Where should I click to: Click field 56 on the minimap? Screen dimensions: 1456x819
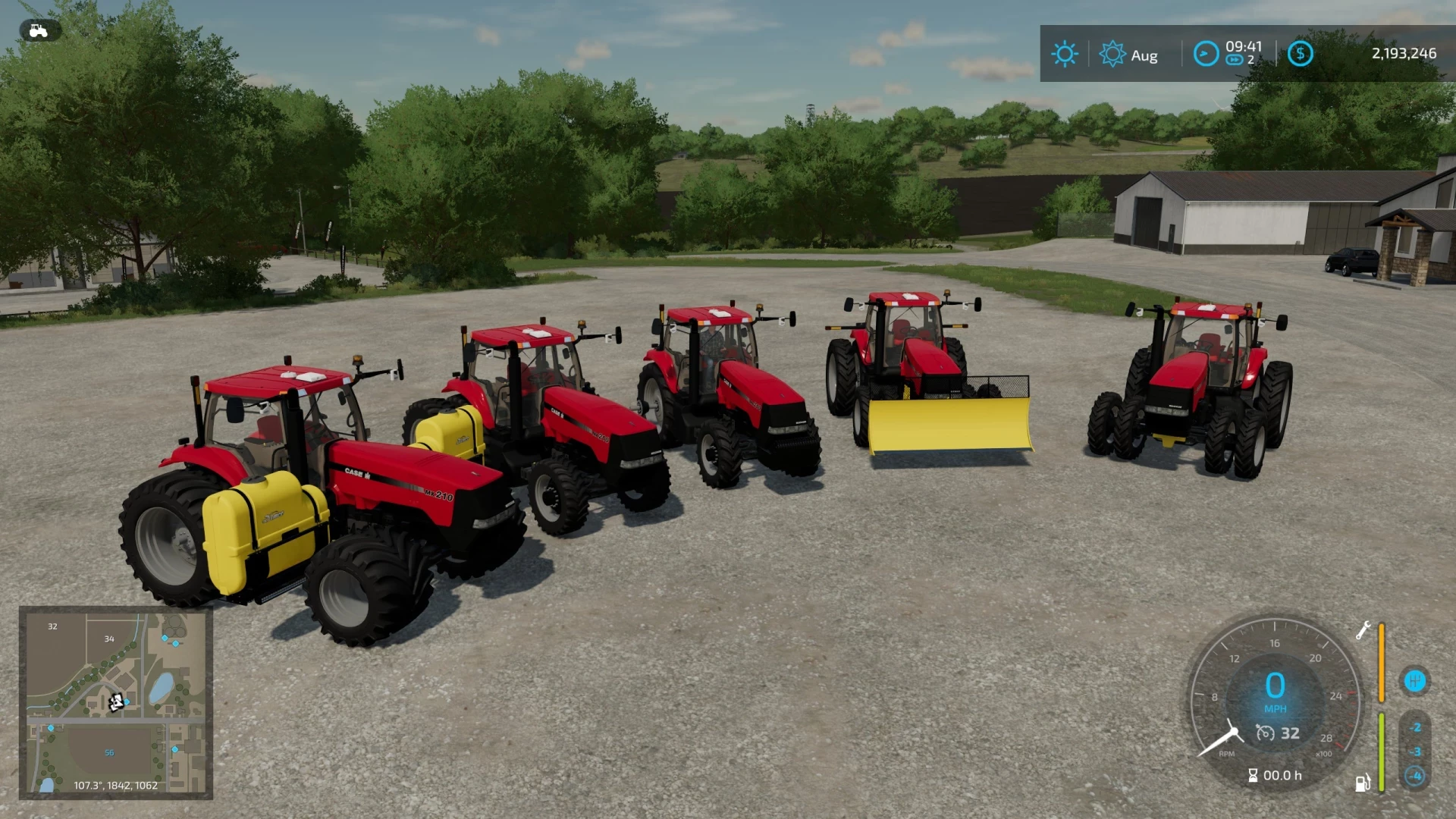(108, 752)
